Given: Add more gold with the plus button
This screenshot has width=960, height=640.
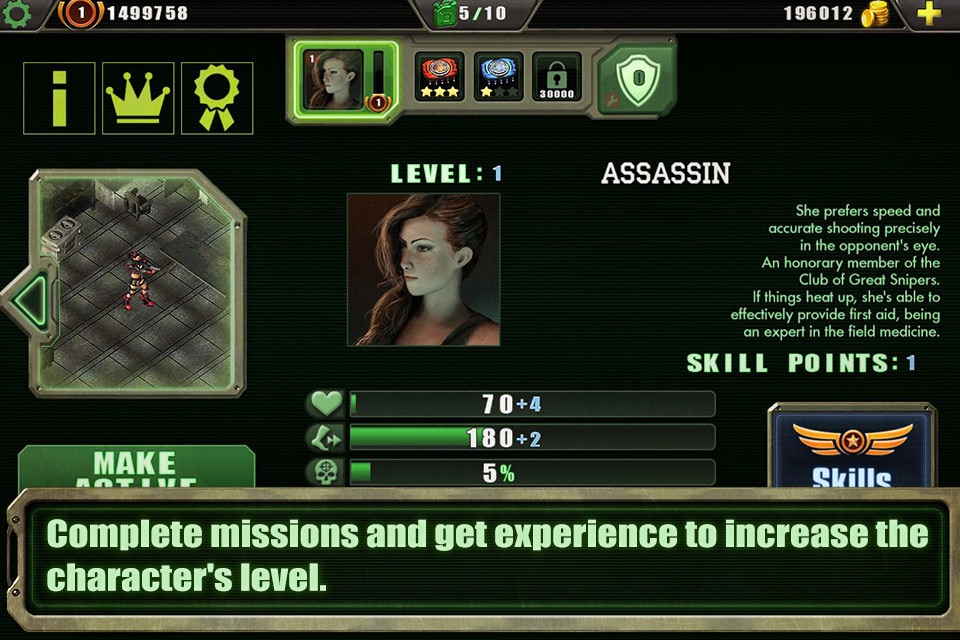Looking at the screenshot, I should (929, 14).
